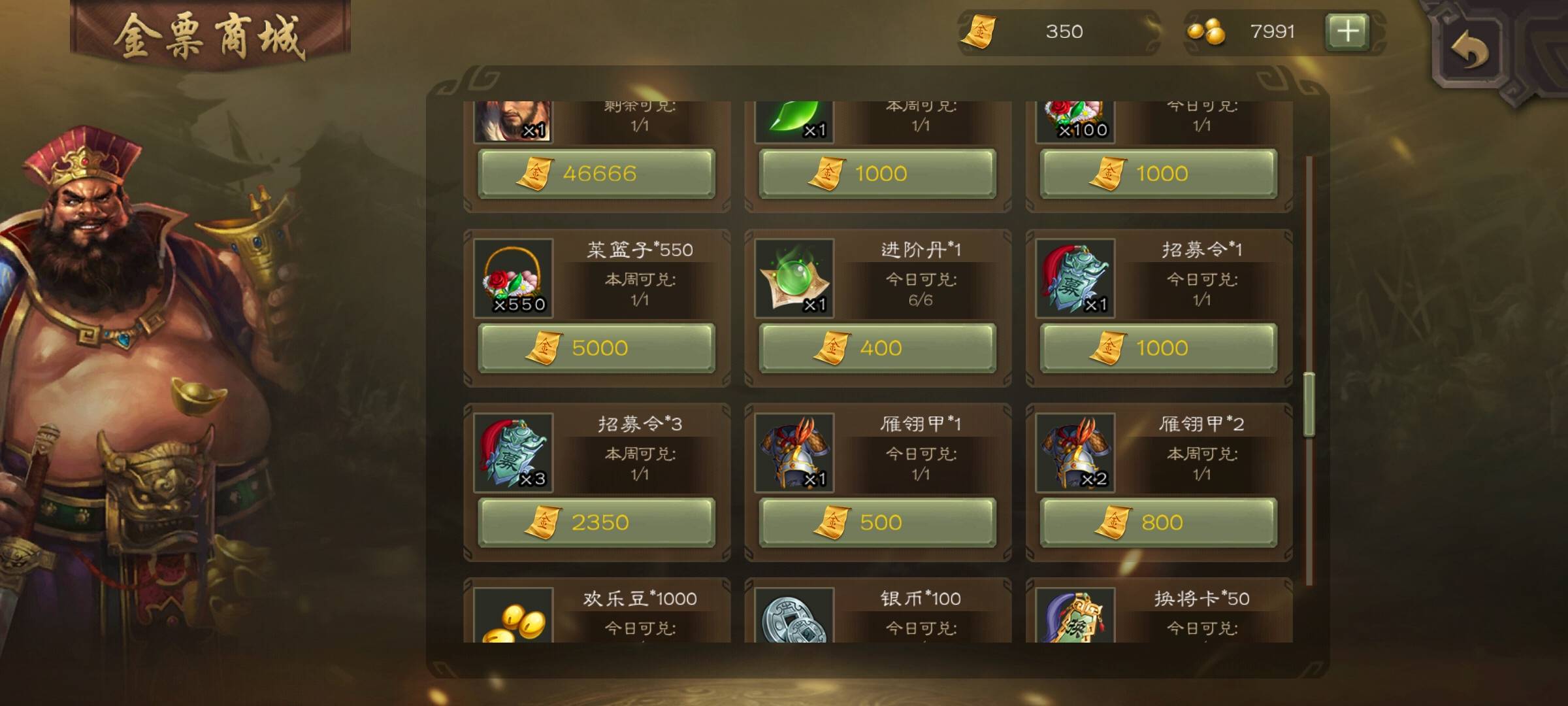This screenshot has width=1568, height=706.
Task: Buy 雁翎甲*2 for 800 tickets
Action: [x=1158, y=522]
